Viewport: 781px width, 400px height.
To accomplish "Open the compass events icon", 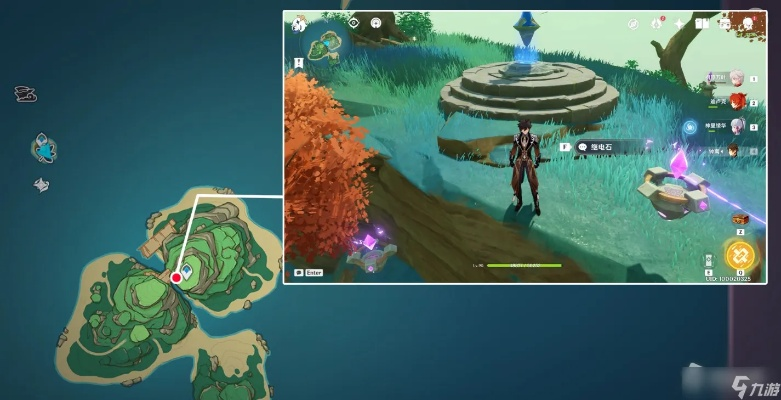I will [633, 23].
